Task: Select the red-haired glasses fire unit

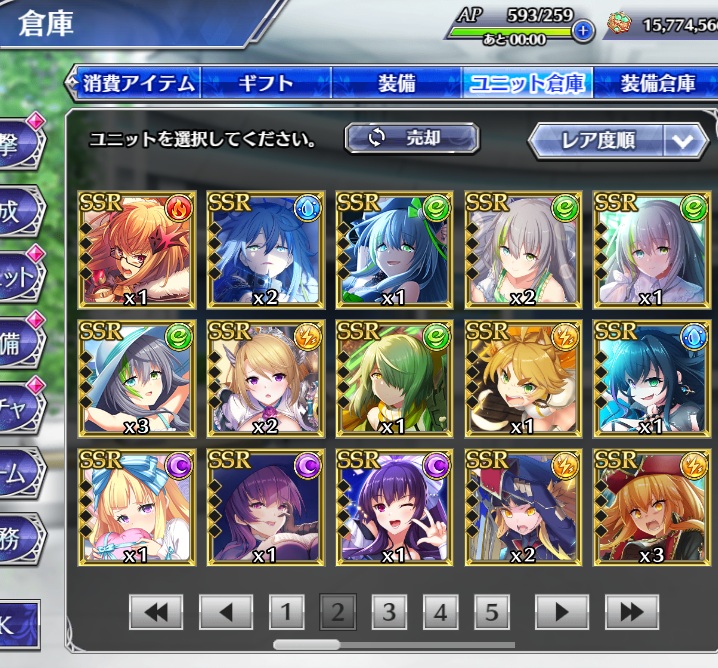Action: (136, 249)
